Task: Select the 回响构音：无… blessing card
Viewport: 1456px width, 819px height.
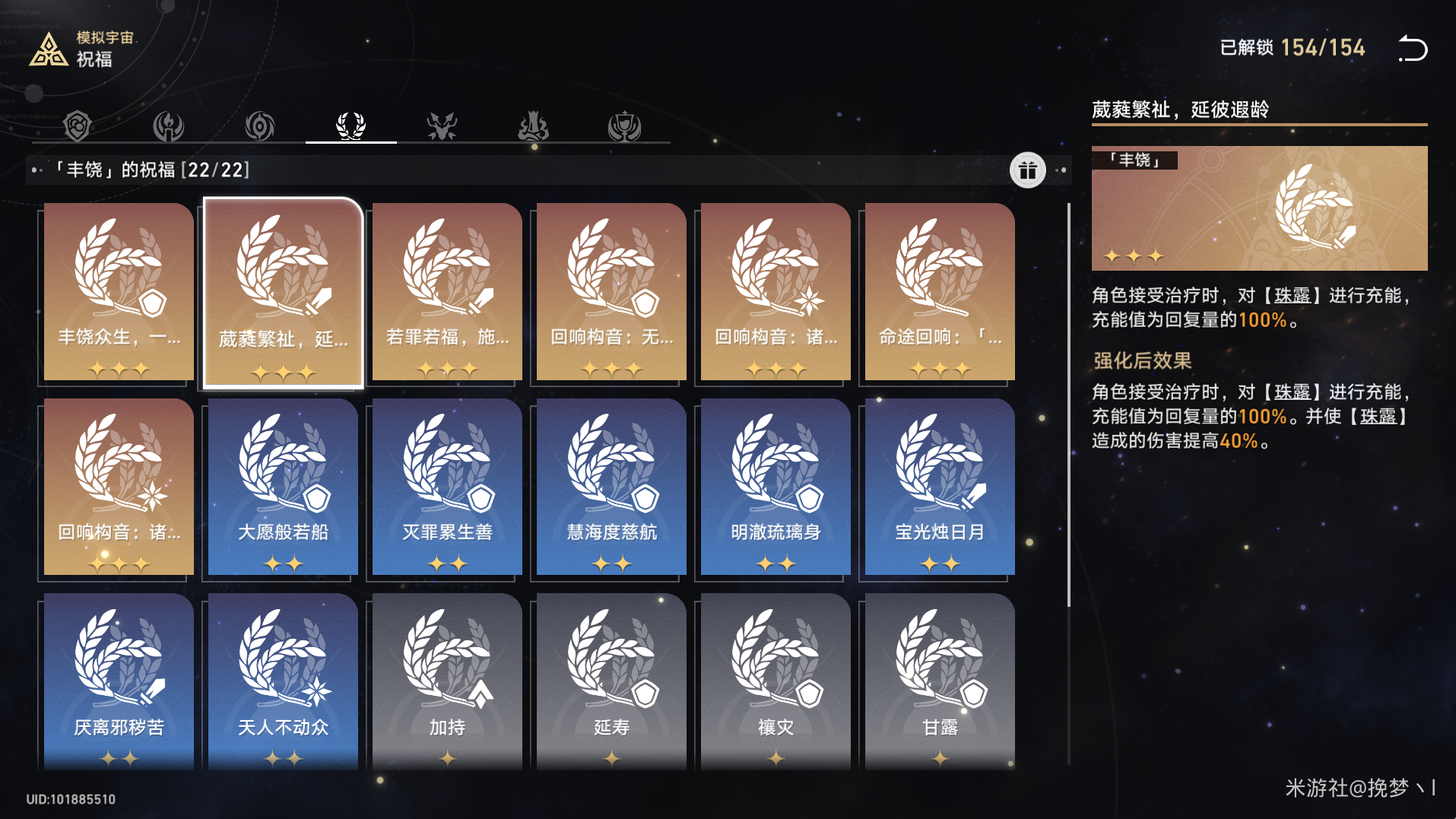Action: click(611, 292)
